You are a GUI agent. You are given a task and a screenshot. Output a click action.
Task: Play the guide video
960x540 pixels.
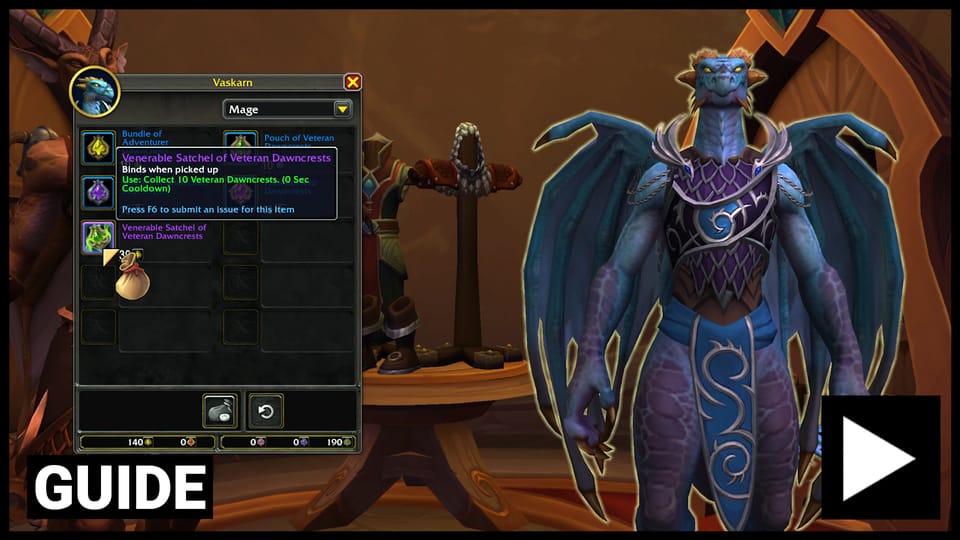coord(879,457)
